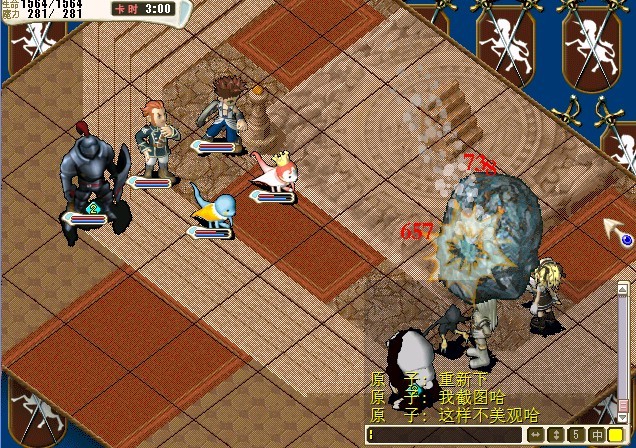
Task: Toggle the vertical arrows chat height button
Action: coord(556,435)
